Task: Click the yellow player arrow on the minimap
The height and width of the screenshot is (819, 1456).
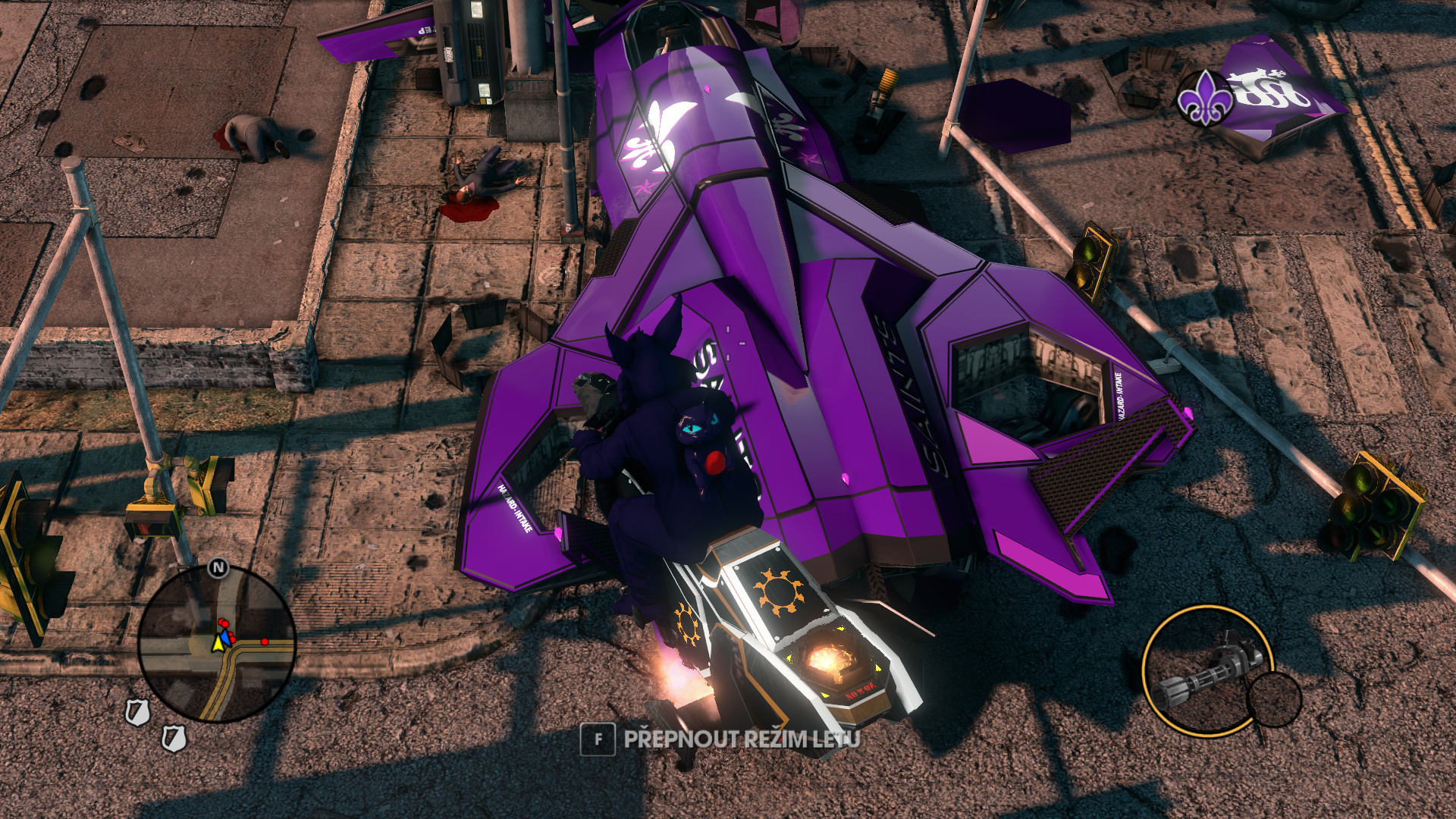Action: coord(218,643)
